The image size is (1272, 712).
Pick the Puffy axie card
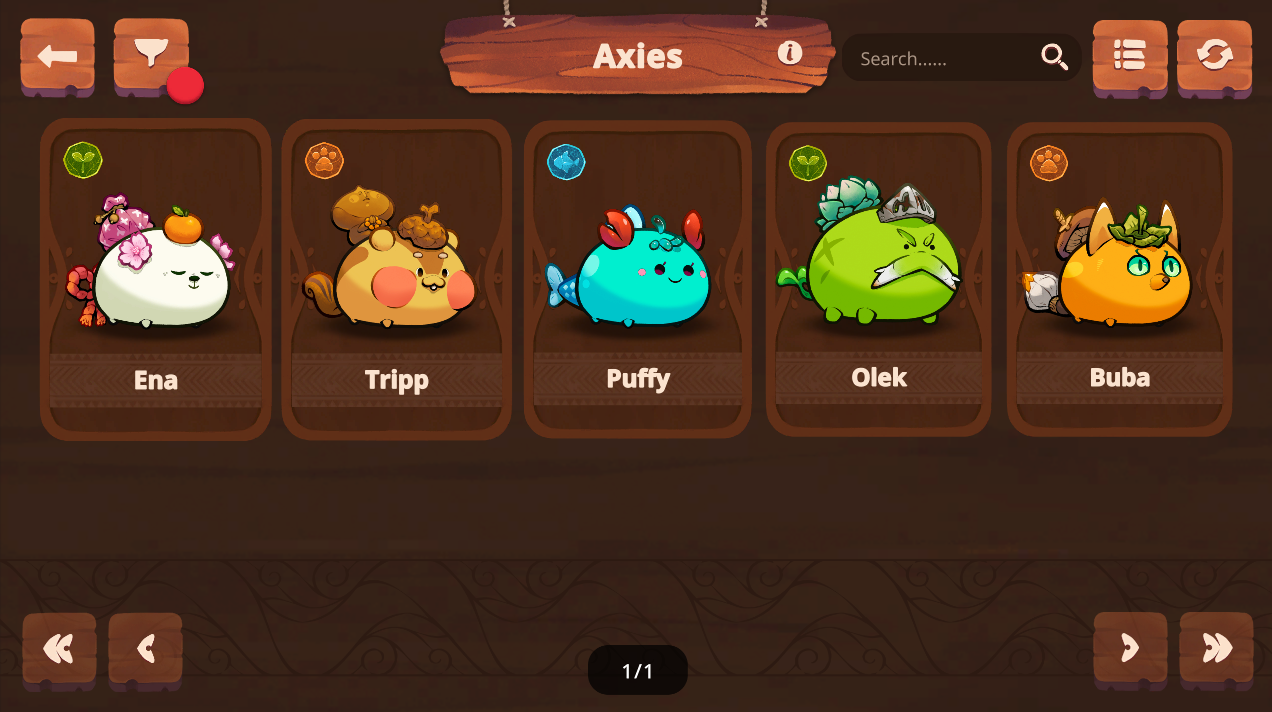pos(638,280)
